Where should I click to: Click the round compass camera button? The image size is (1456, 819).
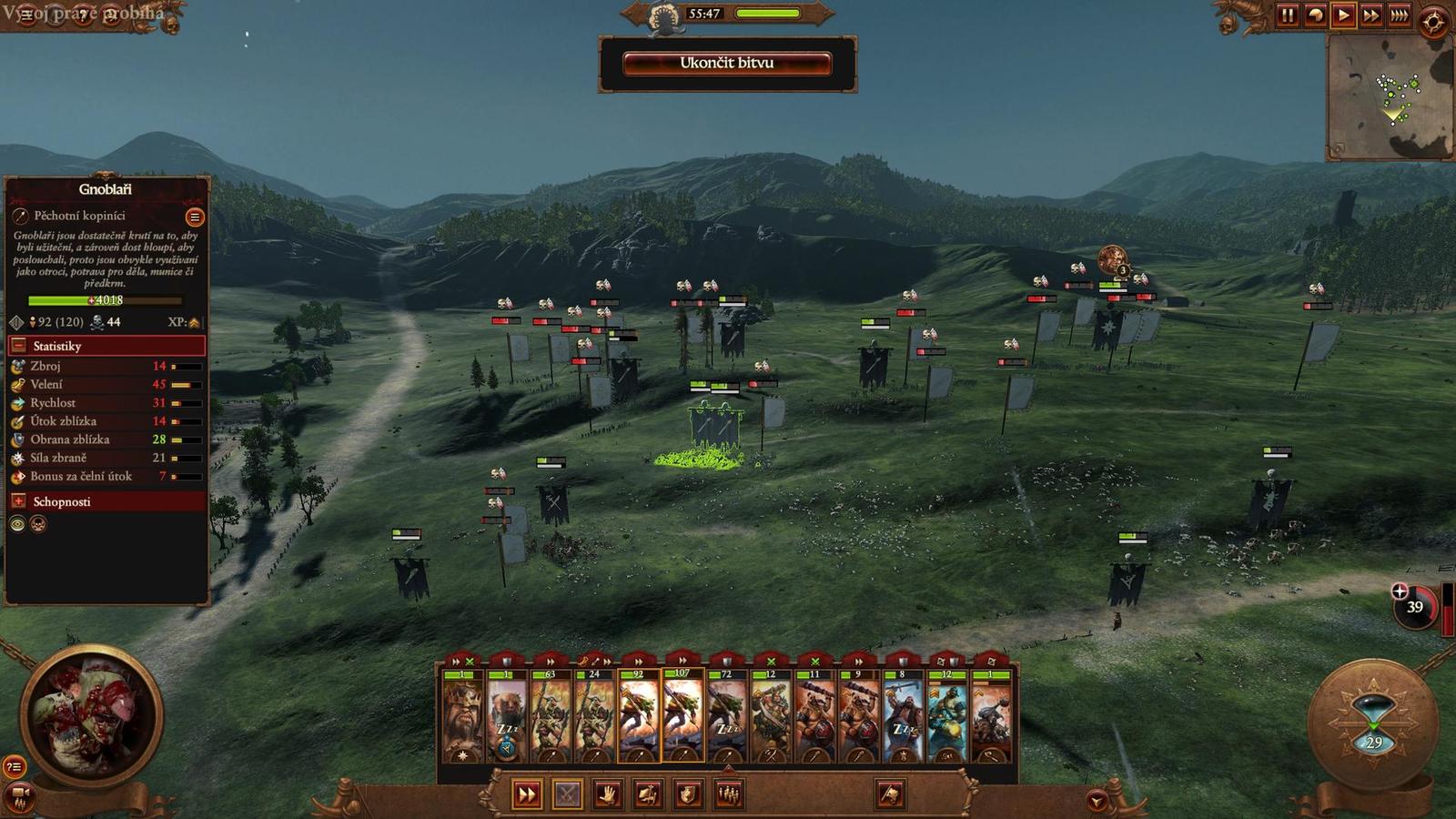1432,22
